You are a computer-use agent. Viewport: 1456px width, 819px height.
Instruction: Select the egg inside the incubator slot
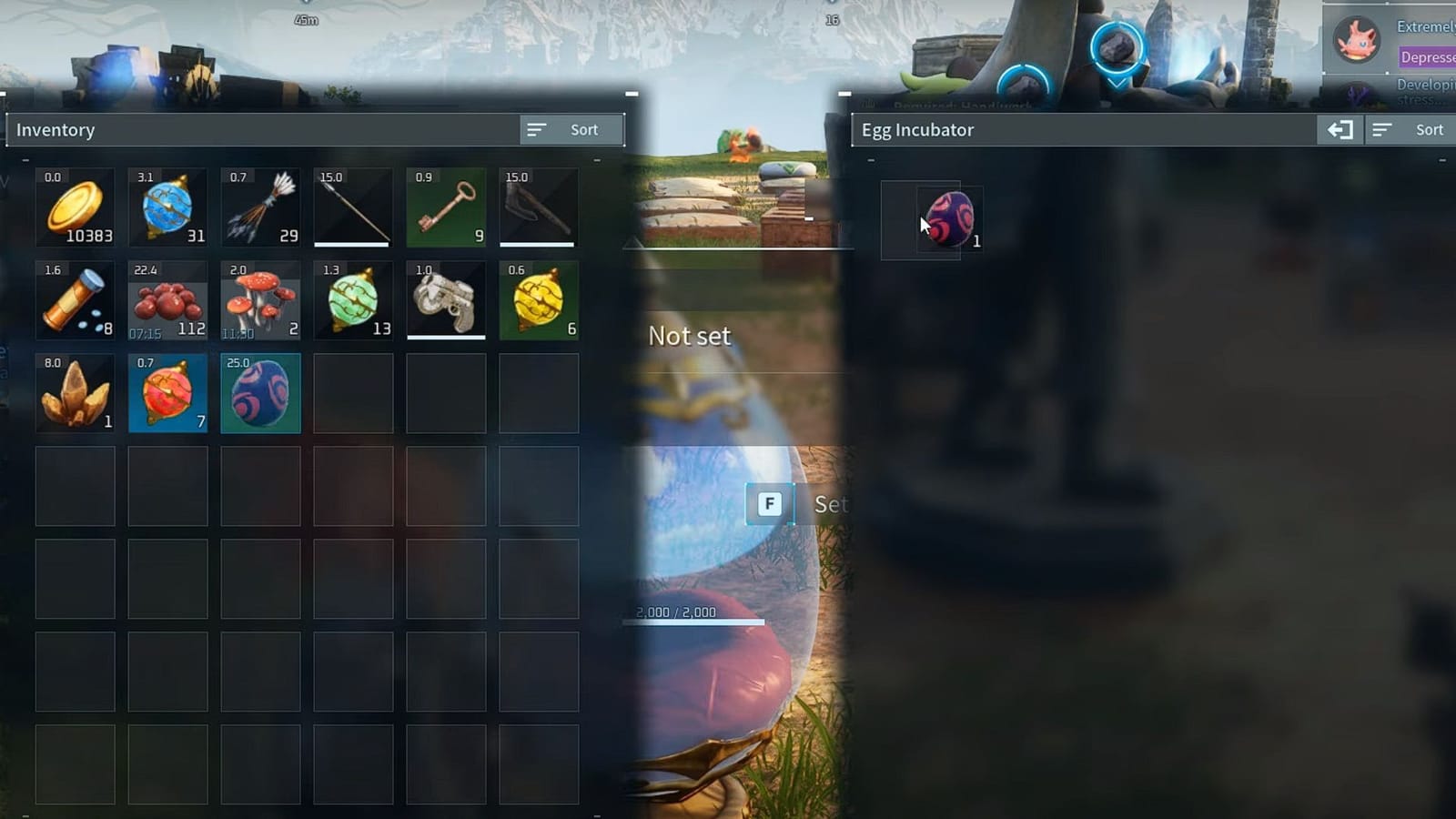coord(949,218)
